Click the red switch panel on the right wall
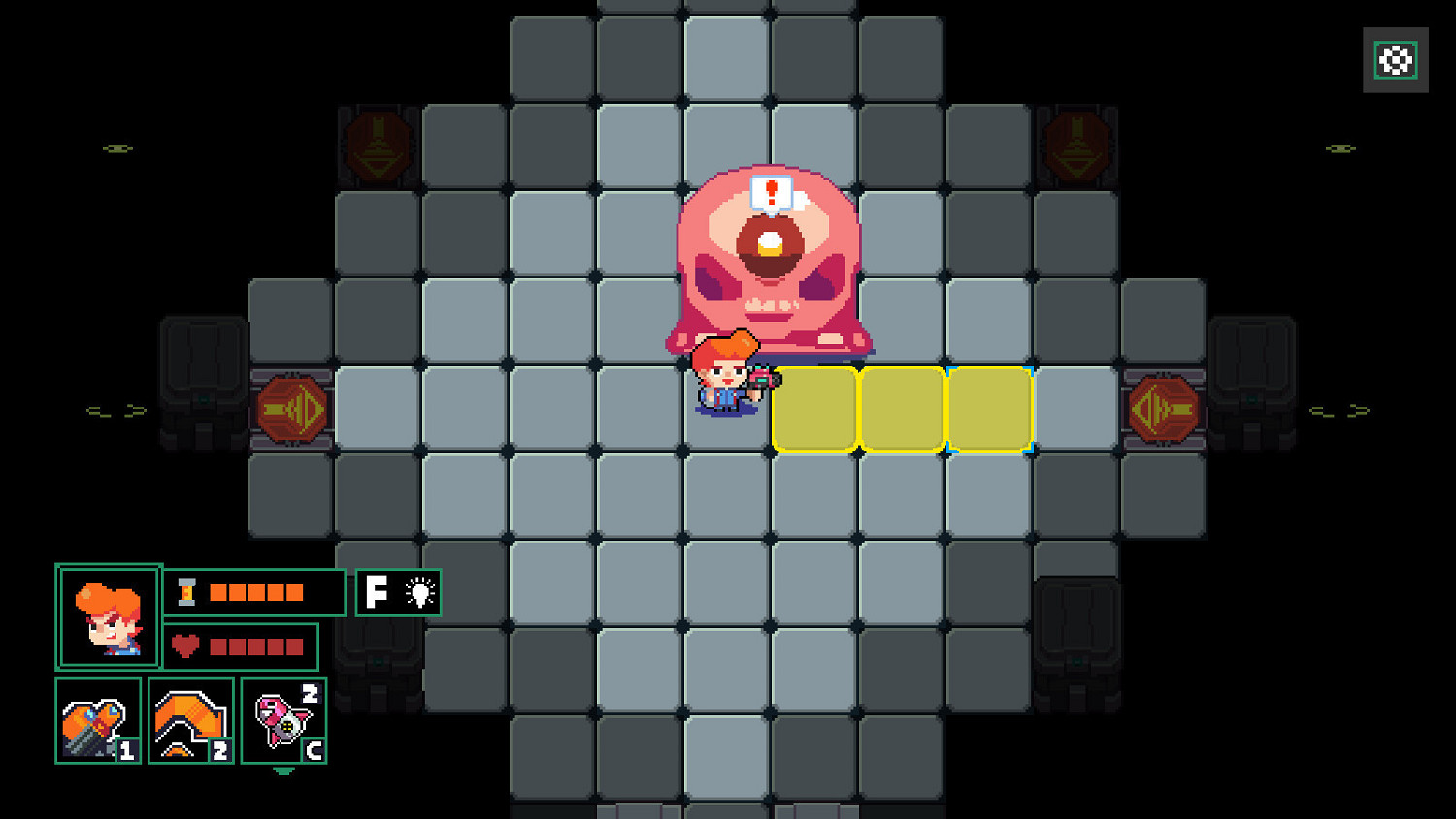Image resolution: width=1456 pixels, height=819 pixels. point(1163,408)
